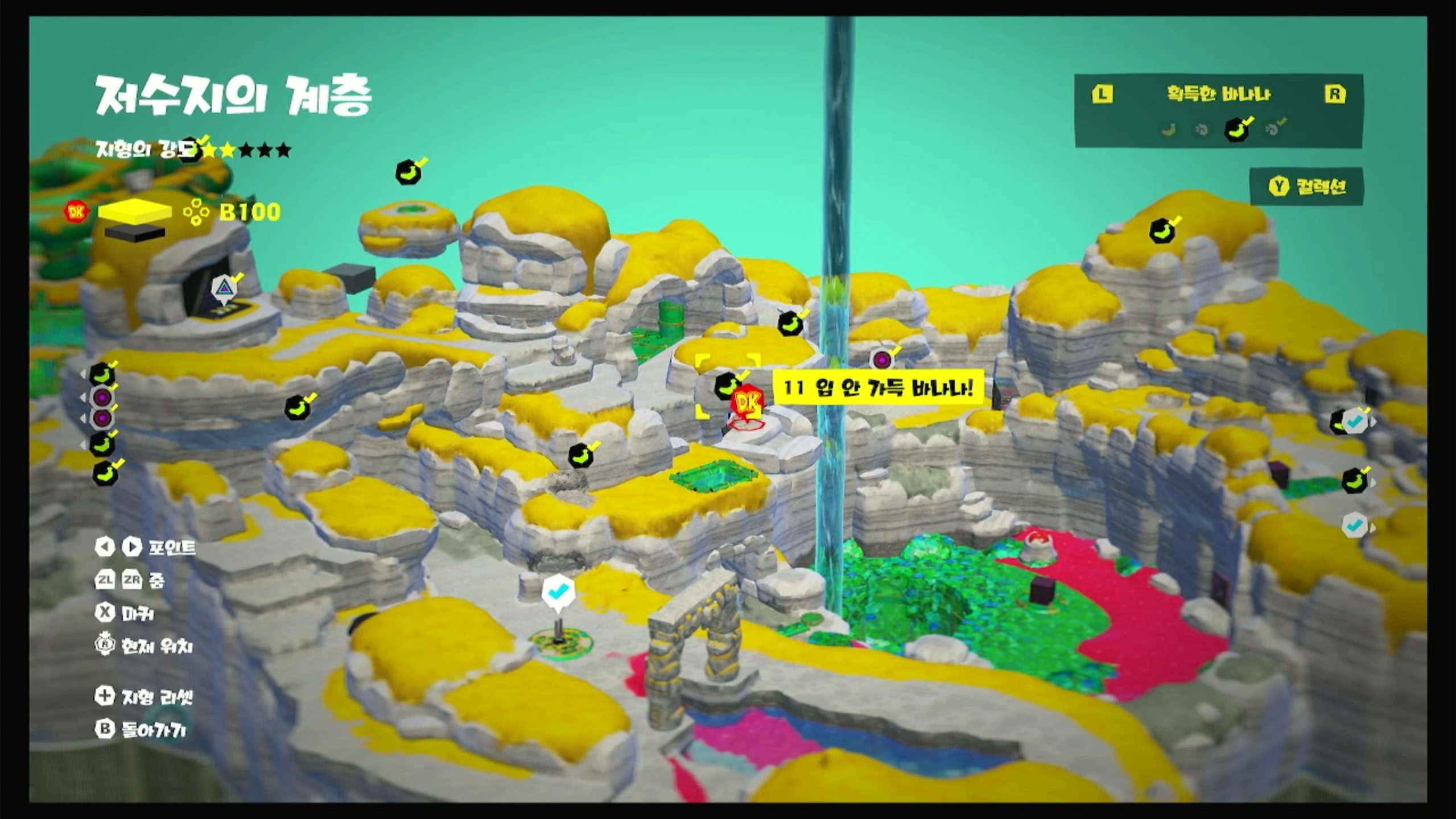
Task: Pick the banana marker above the small floating island
Action: (409, 172)
